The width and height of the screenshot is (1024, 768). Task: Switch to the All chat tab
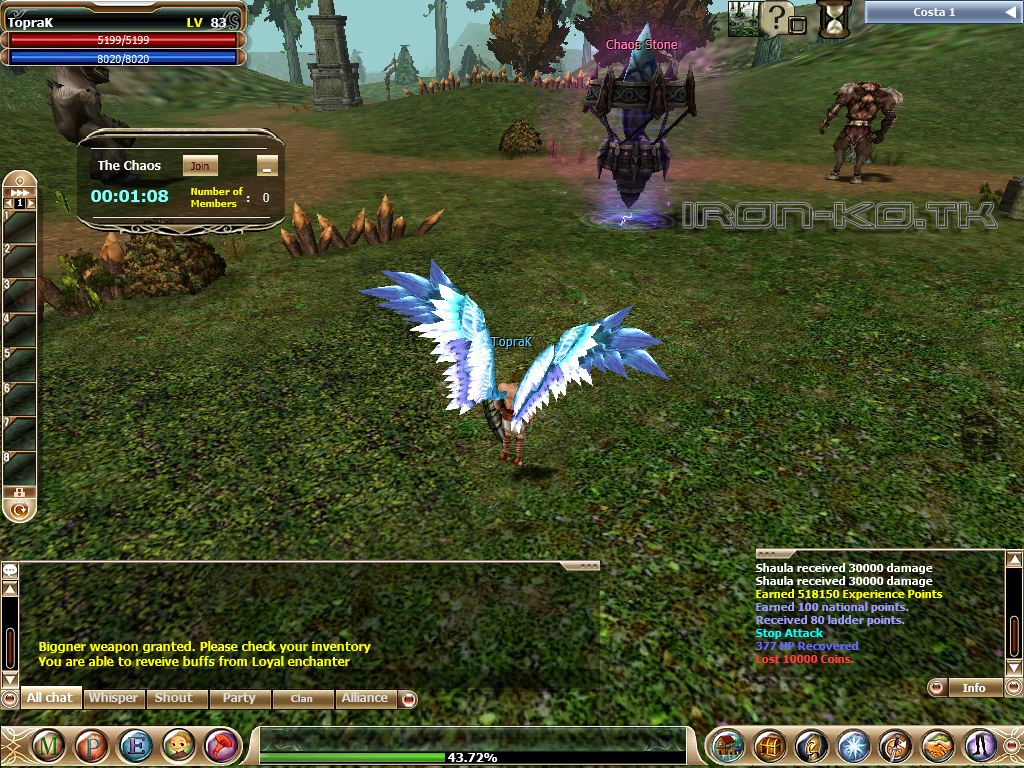pyautogui.click(x=50, y=698)
